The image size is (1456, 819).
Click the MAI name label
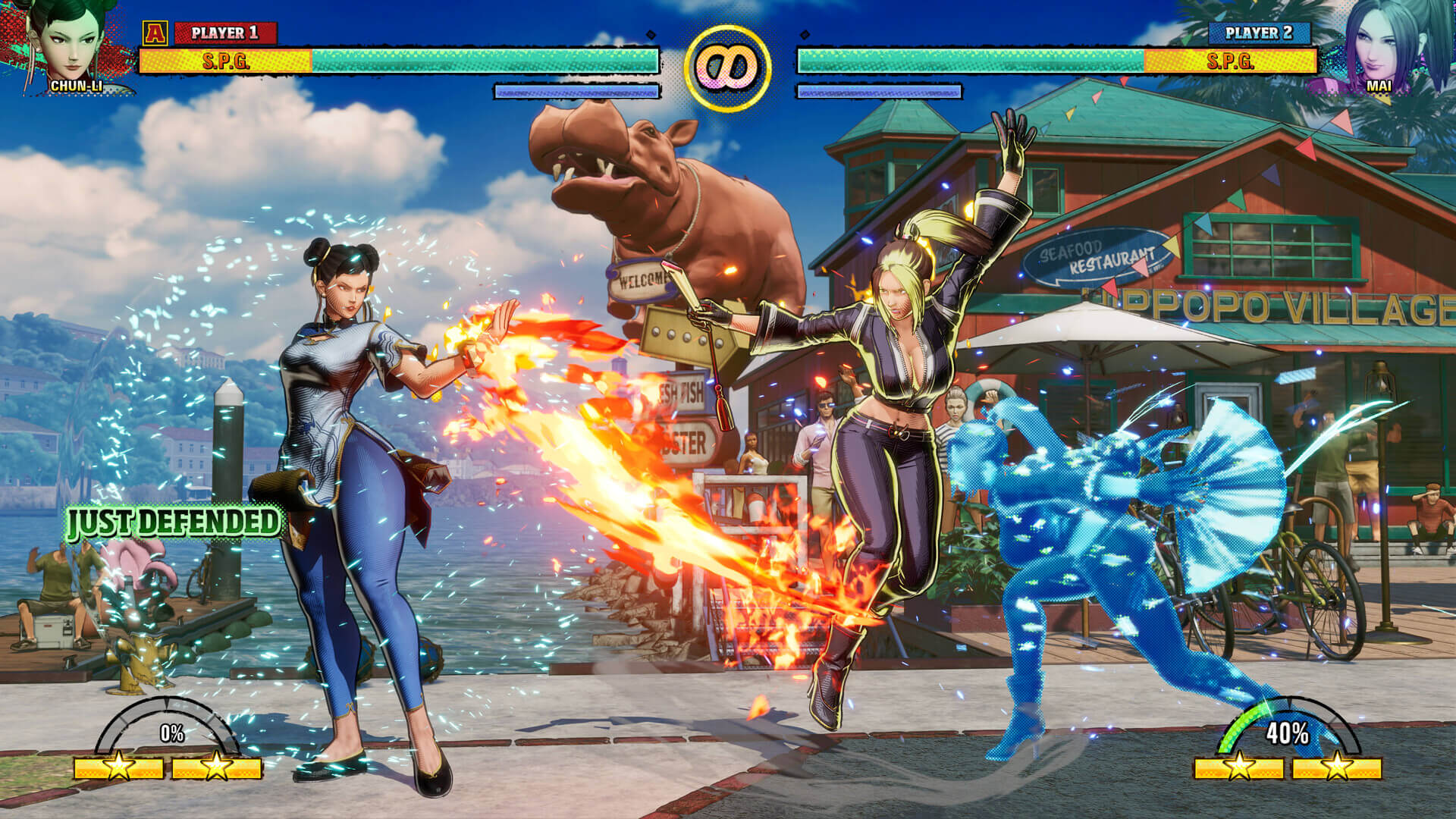[x=1379, y=86]
